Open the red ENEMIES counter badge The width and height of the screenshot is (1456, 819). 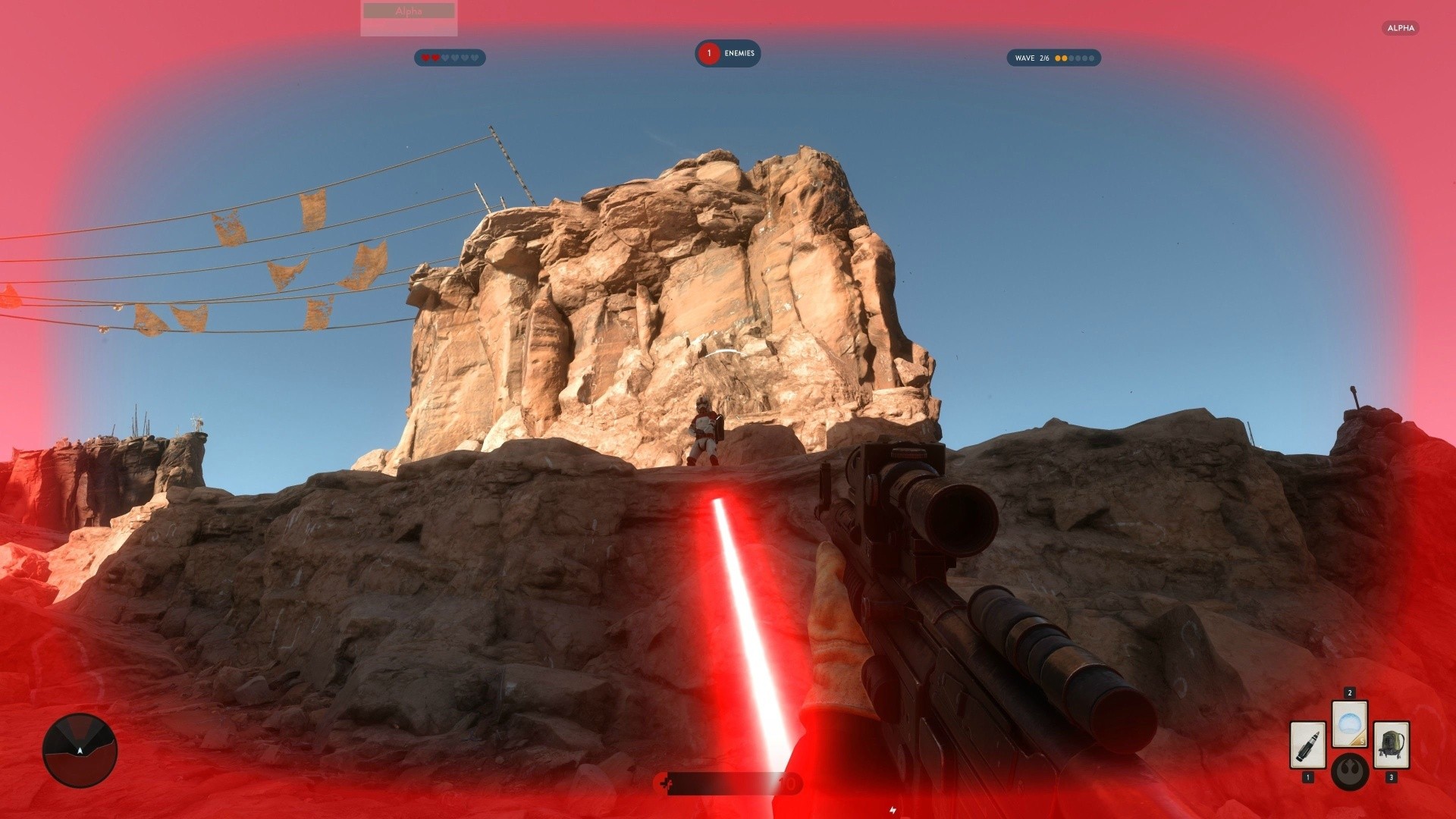pos(709,53)
